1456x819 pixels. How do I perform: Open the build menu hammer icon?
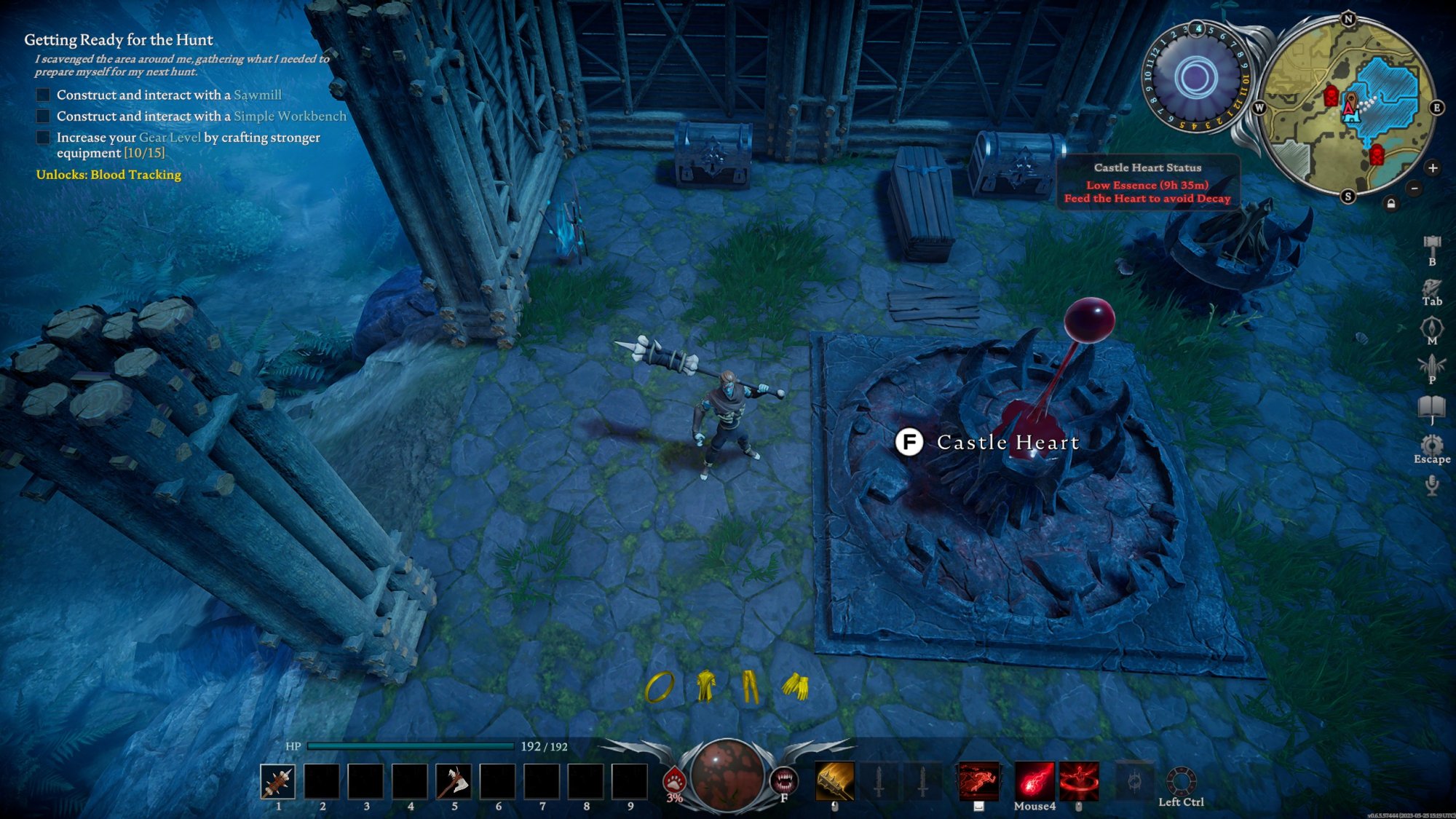tap(1432, 244)
